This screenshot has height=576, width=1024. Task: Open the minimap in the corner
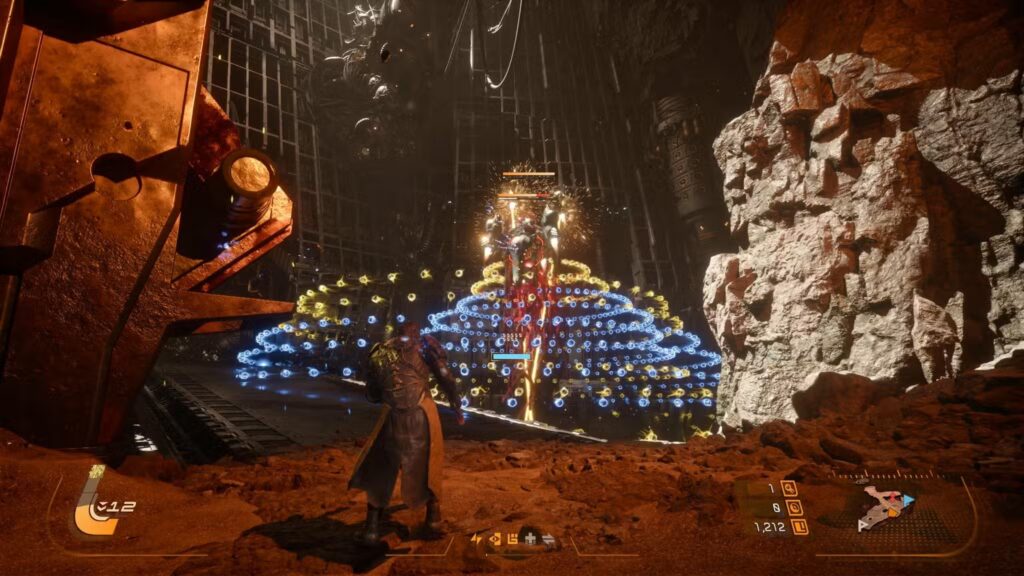point(886,507)
